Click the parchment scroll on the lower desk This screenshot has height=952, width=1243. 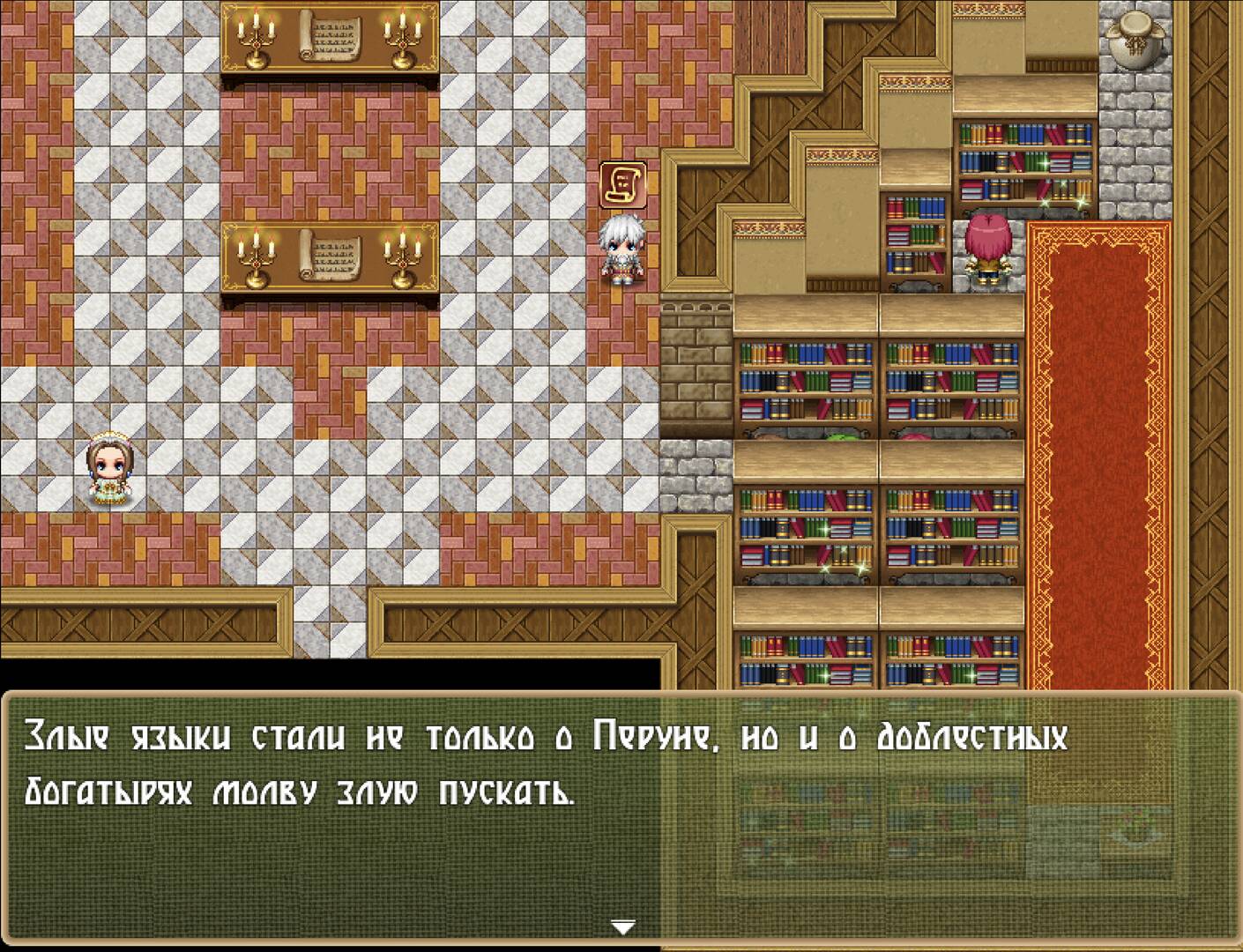331,256
